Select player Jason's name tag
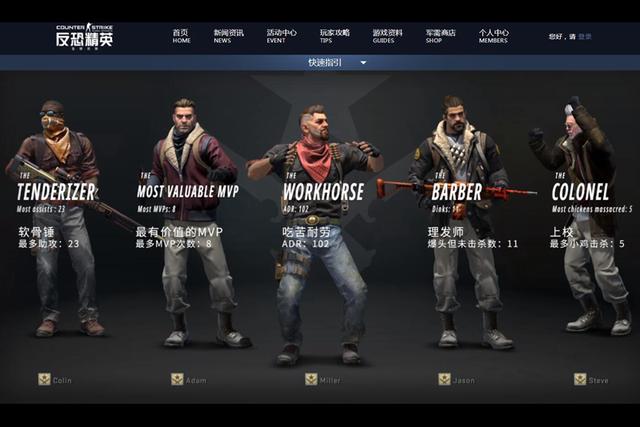 457,379
